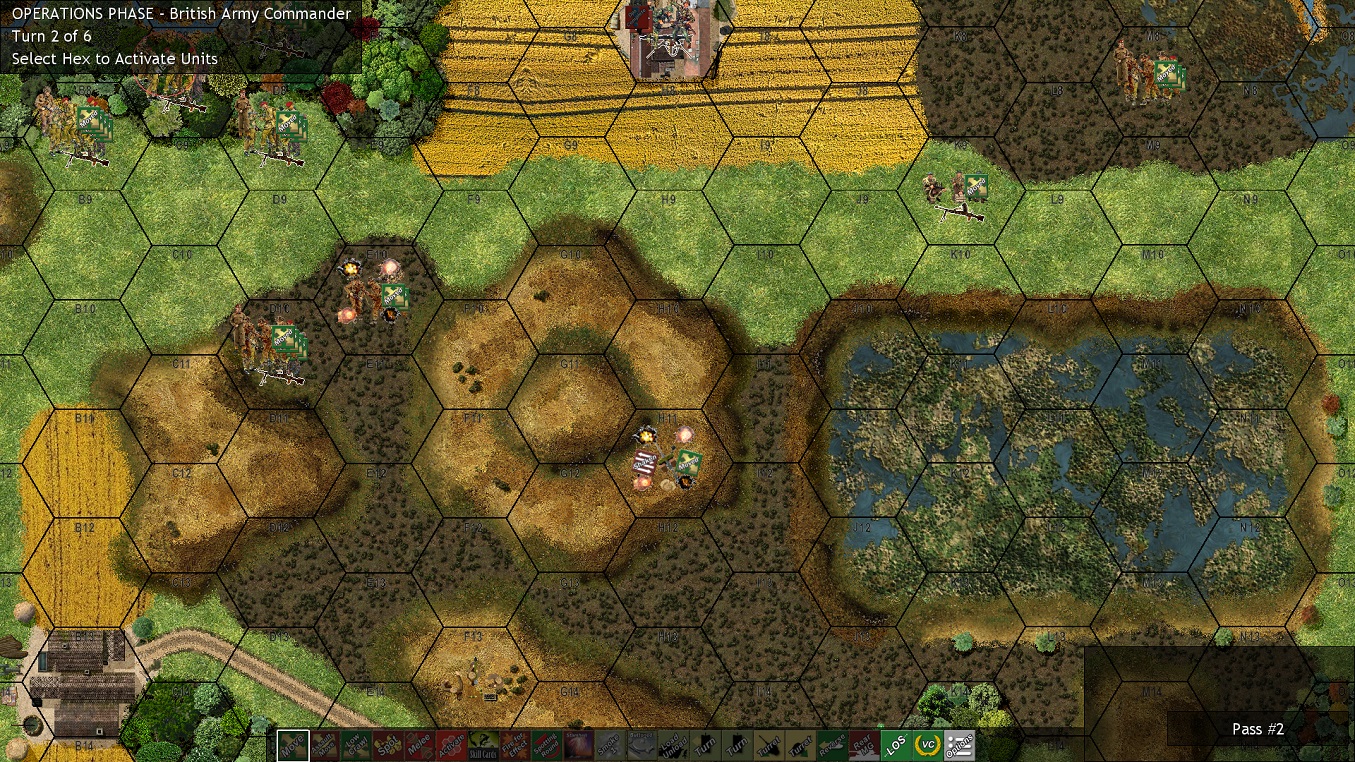The height and width of the screenshot is (762, 1355).
Task: Toggle the VC victory condition overlay
Action: 927,745
